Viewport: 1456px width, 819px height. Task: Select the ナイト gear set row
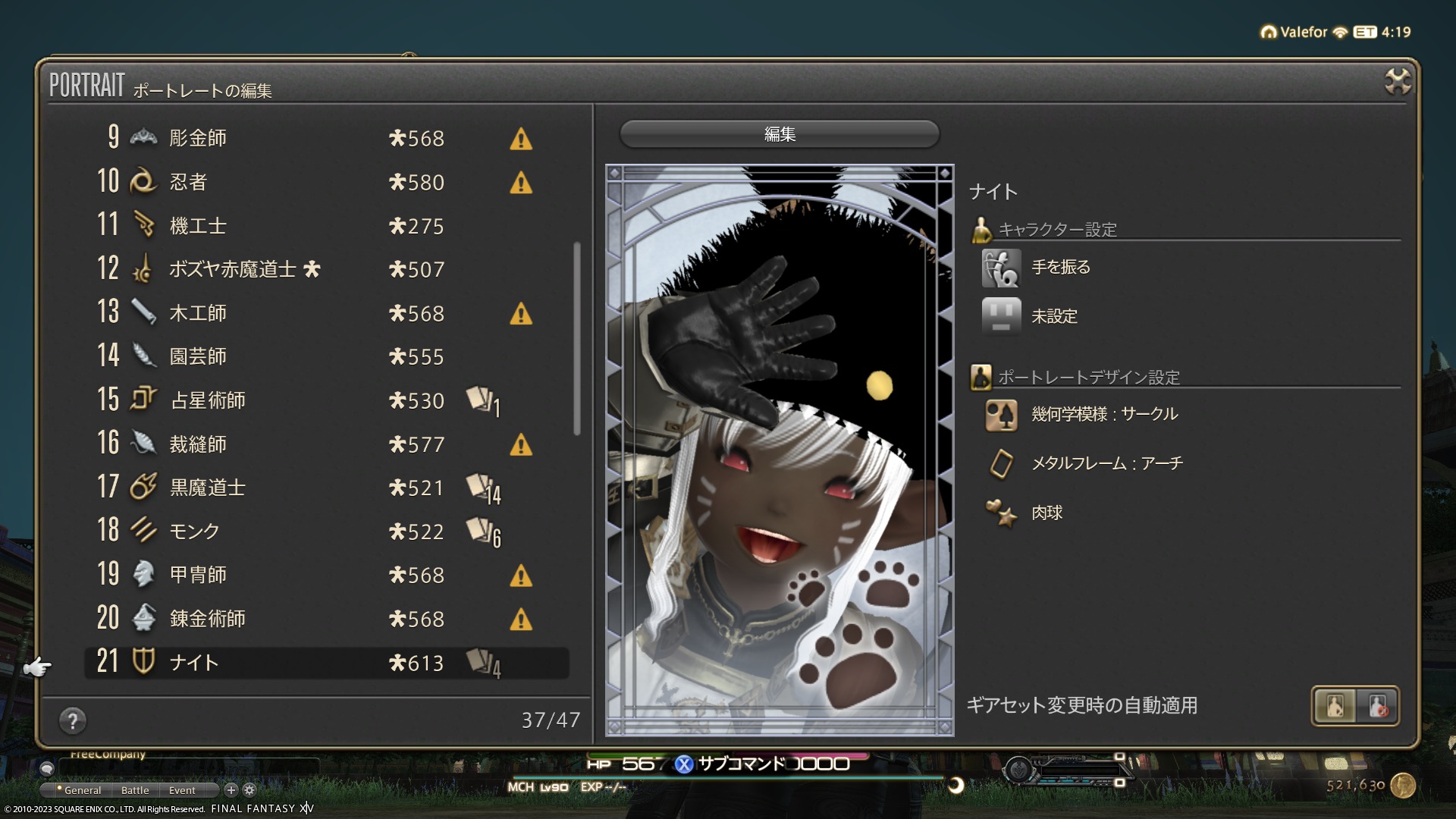(326, 663)
